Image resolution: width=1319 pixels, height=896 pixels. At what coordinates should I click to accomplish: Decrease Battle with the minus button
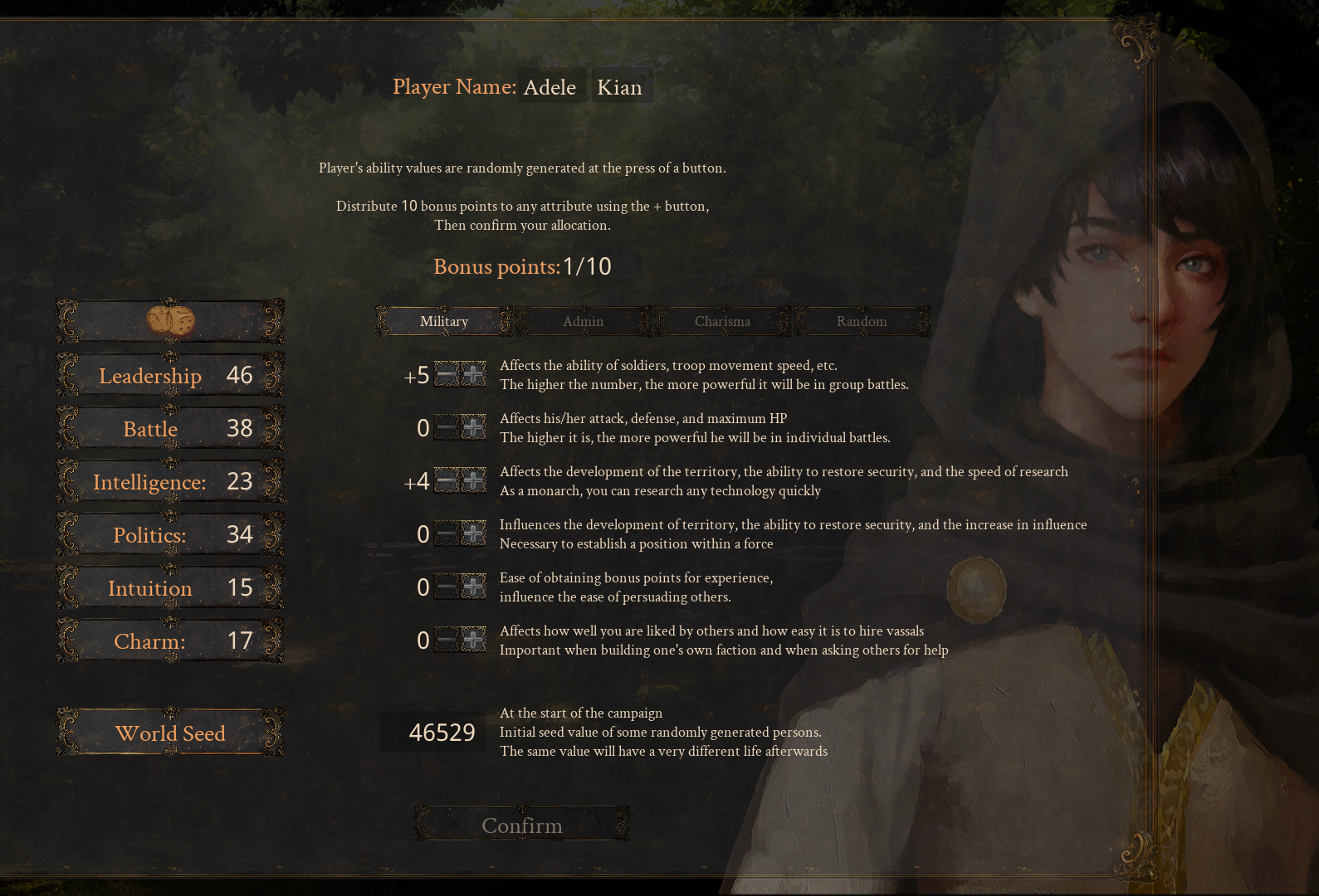[447, 428]
